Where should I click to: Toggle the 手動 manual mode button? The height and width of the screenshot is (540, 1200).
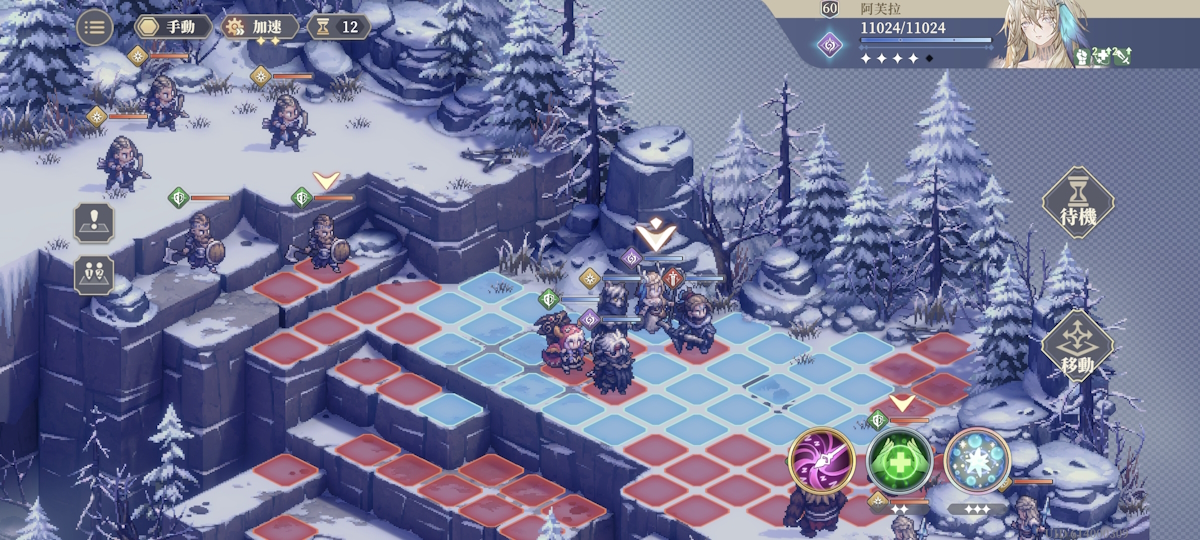click(x=174, y=27)
